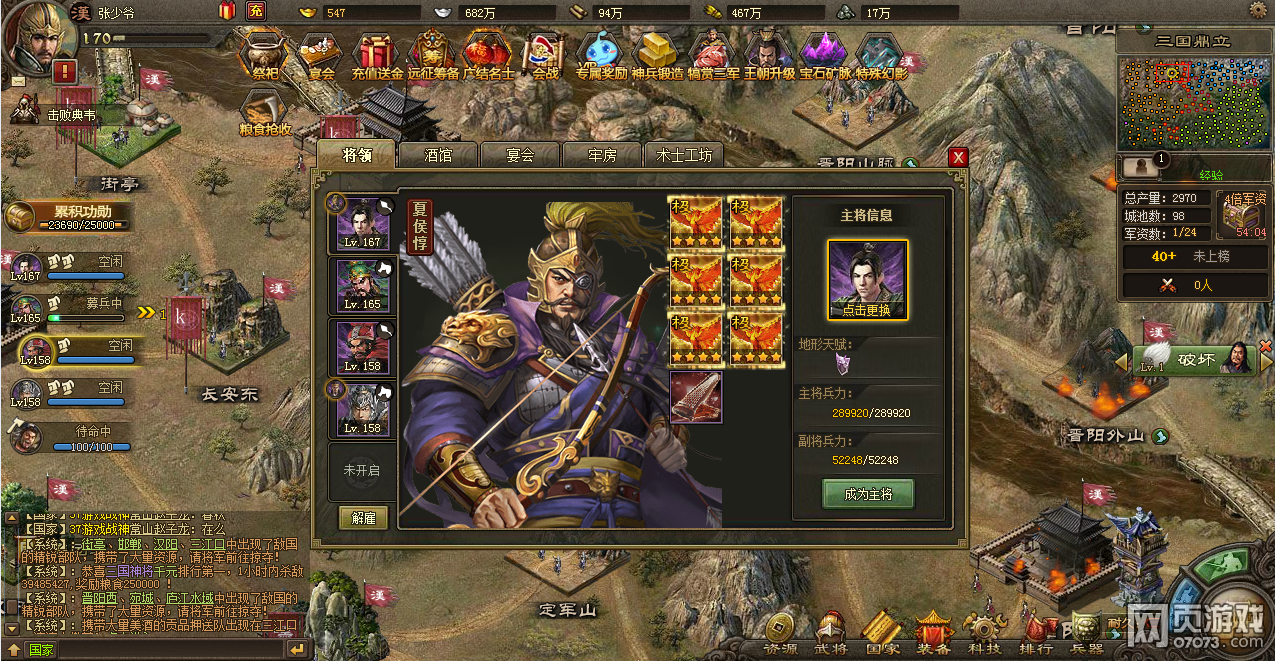Close the general panel with the red X

coord(958,157)
